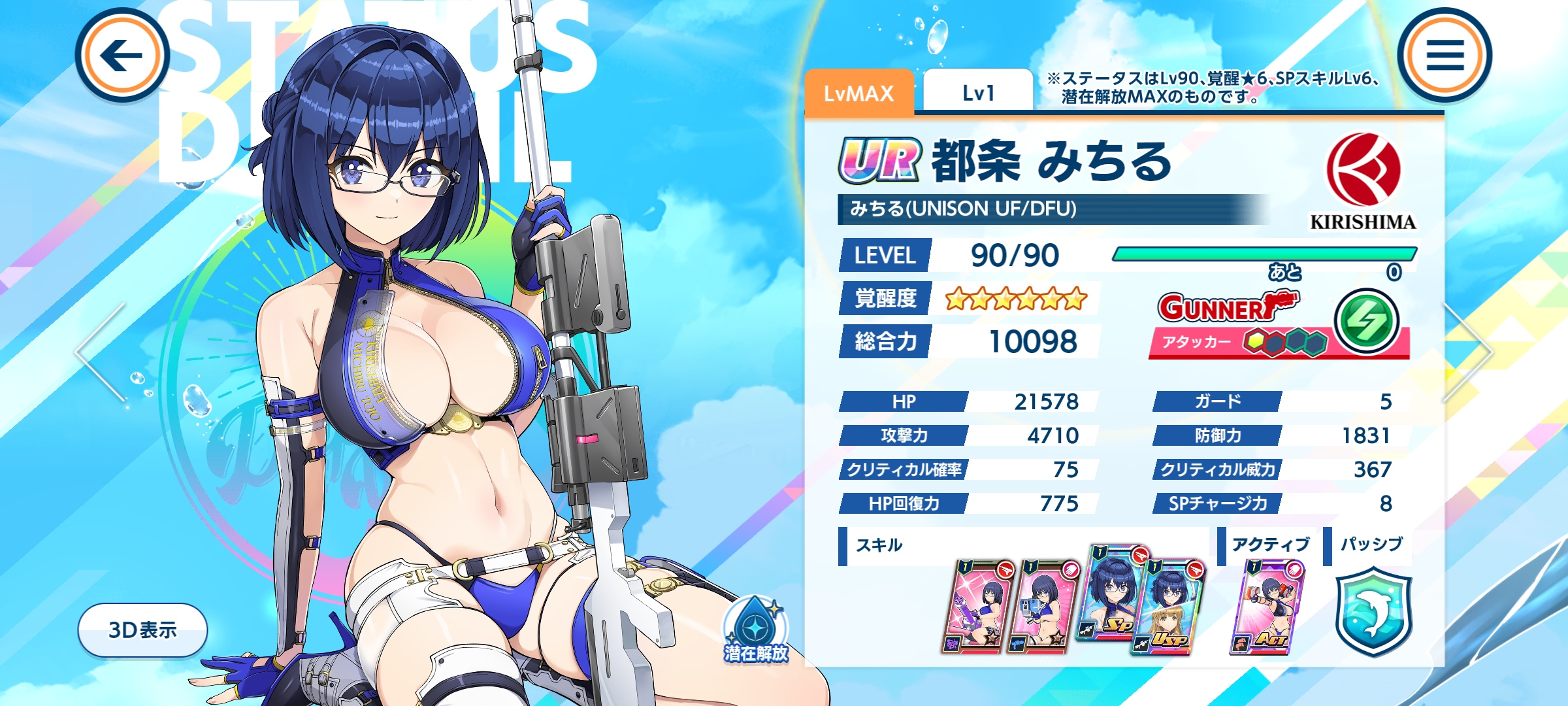Toggle the 3D表示 view button
The height and width of the screenshot is (706, 1568).
(142, 630)
